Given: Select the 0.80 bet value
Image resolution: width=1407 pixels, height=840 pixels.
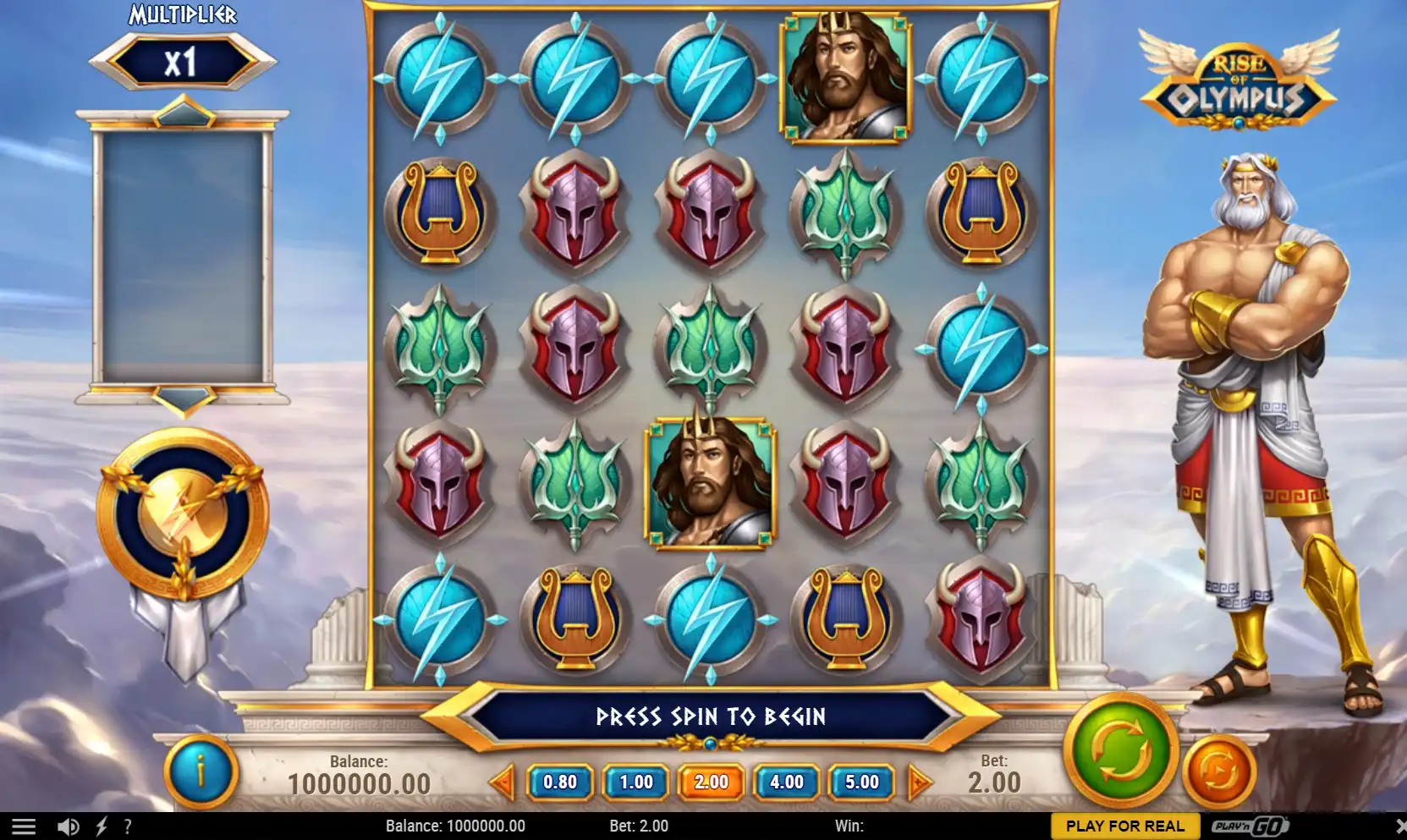Looking at the screenshot, I should point(560,782).
